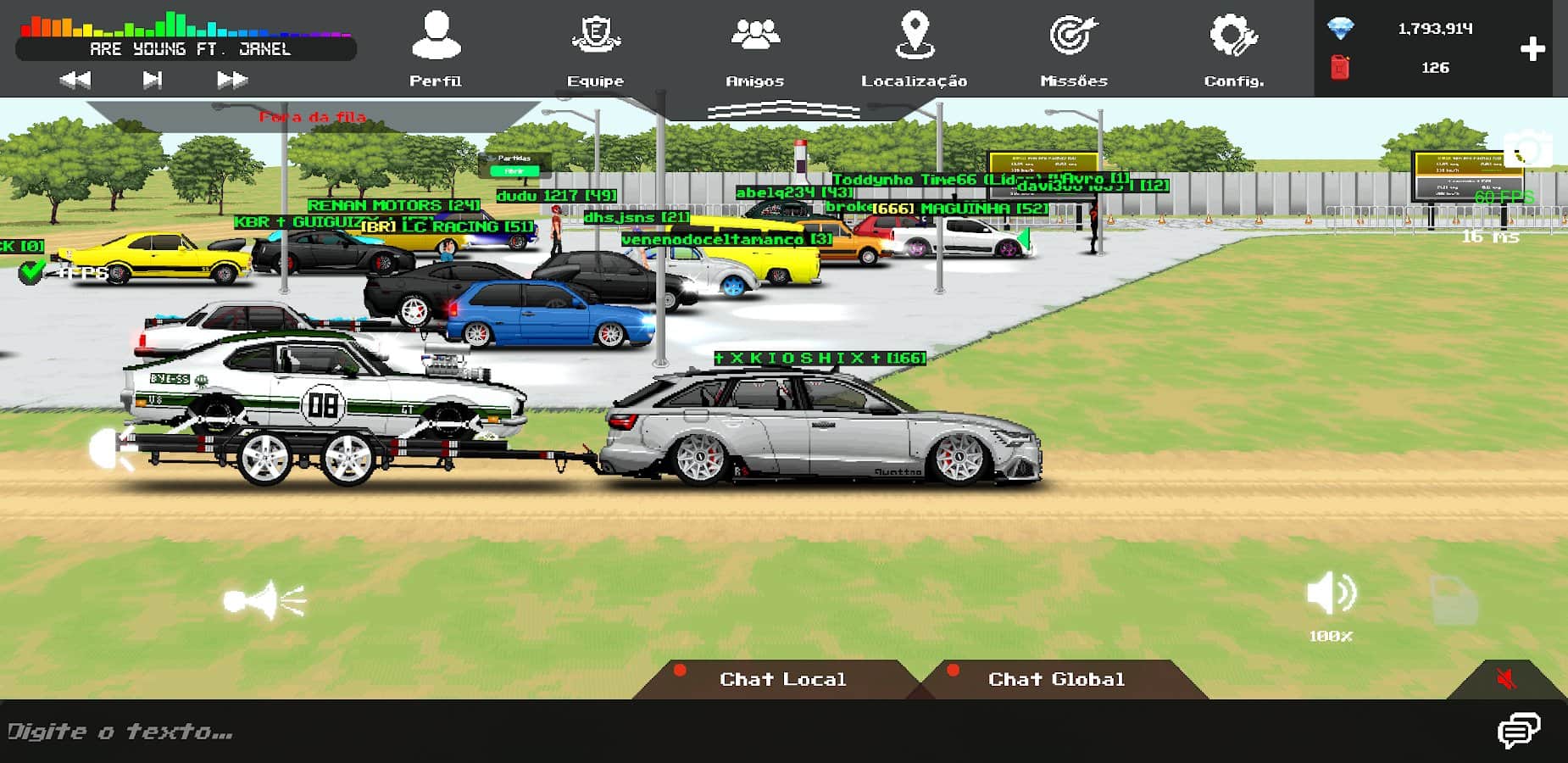The height and width of the screenshot is (763, 1568).
Task: Honk the horn button
Action: click(264, 600)
